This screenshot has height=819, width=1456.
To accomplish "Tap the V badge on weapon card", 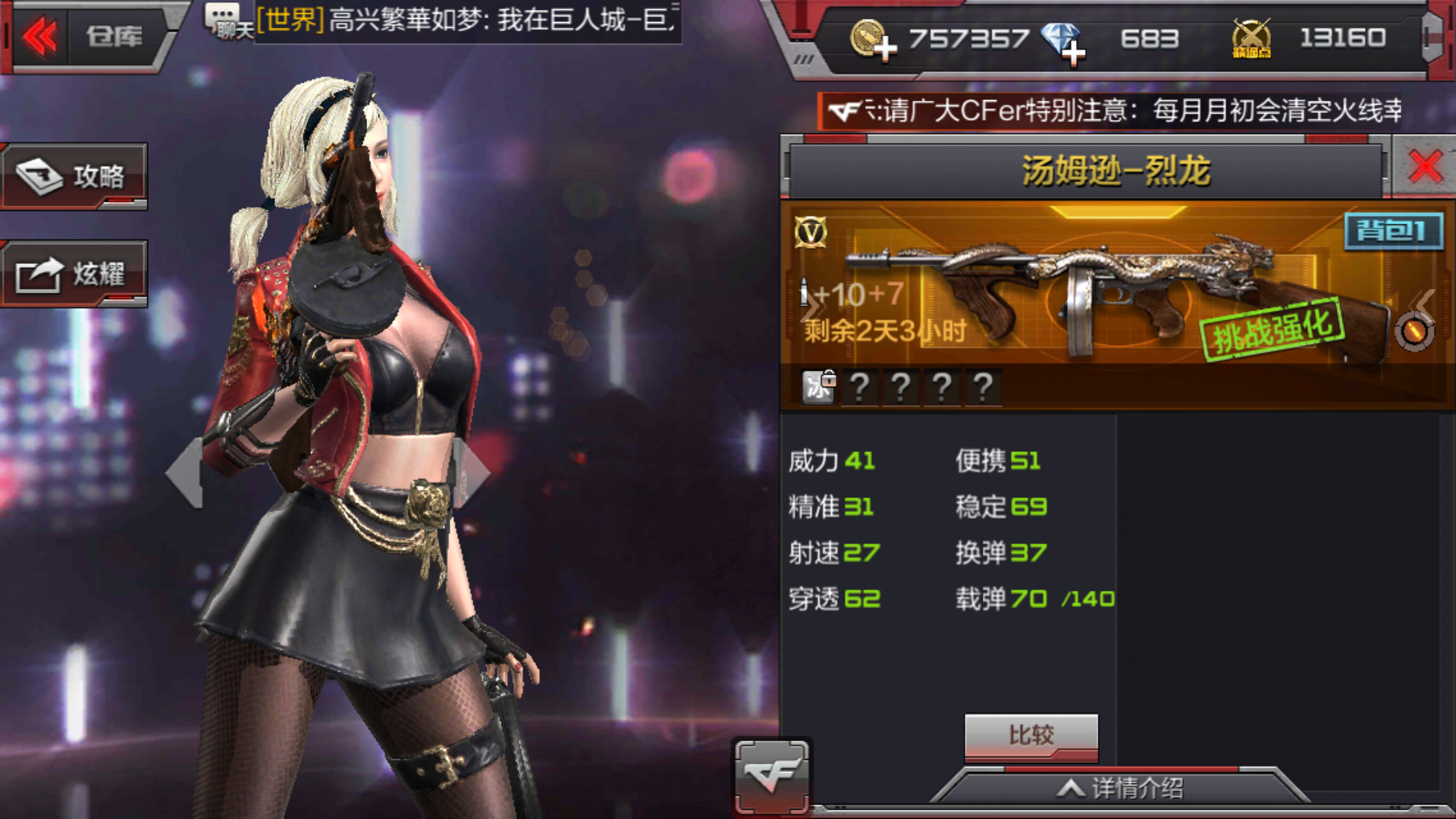I will pos(811,233).
